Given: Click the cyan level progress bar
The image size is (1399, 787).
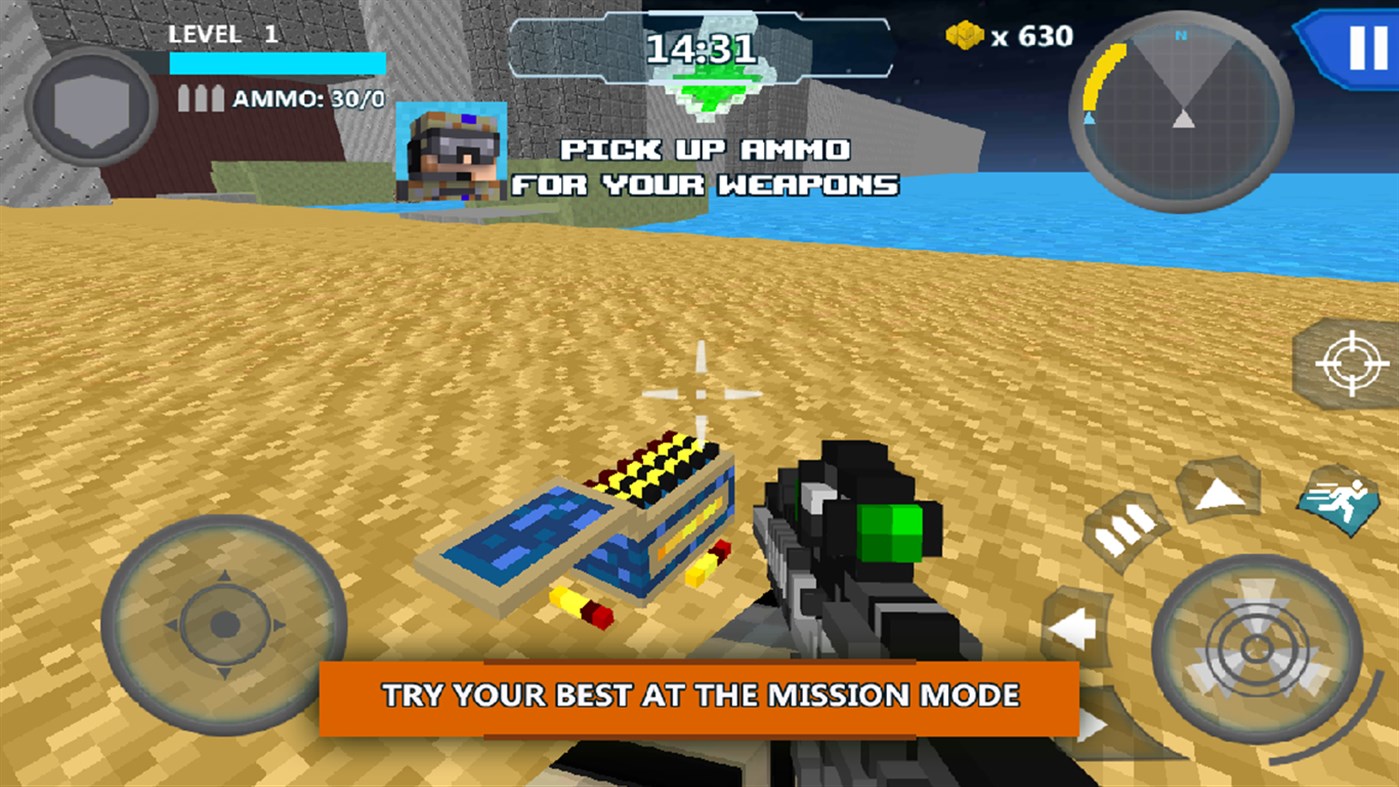Looking at the screenshot, I should click(278, 62).
